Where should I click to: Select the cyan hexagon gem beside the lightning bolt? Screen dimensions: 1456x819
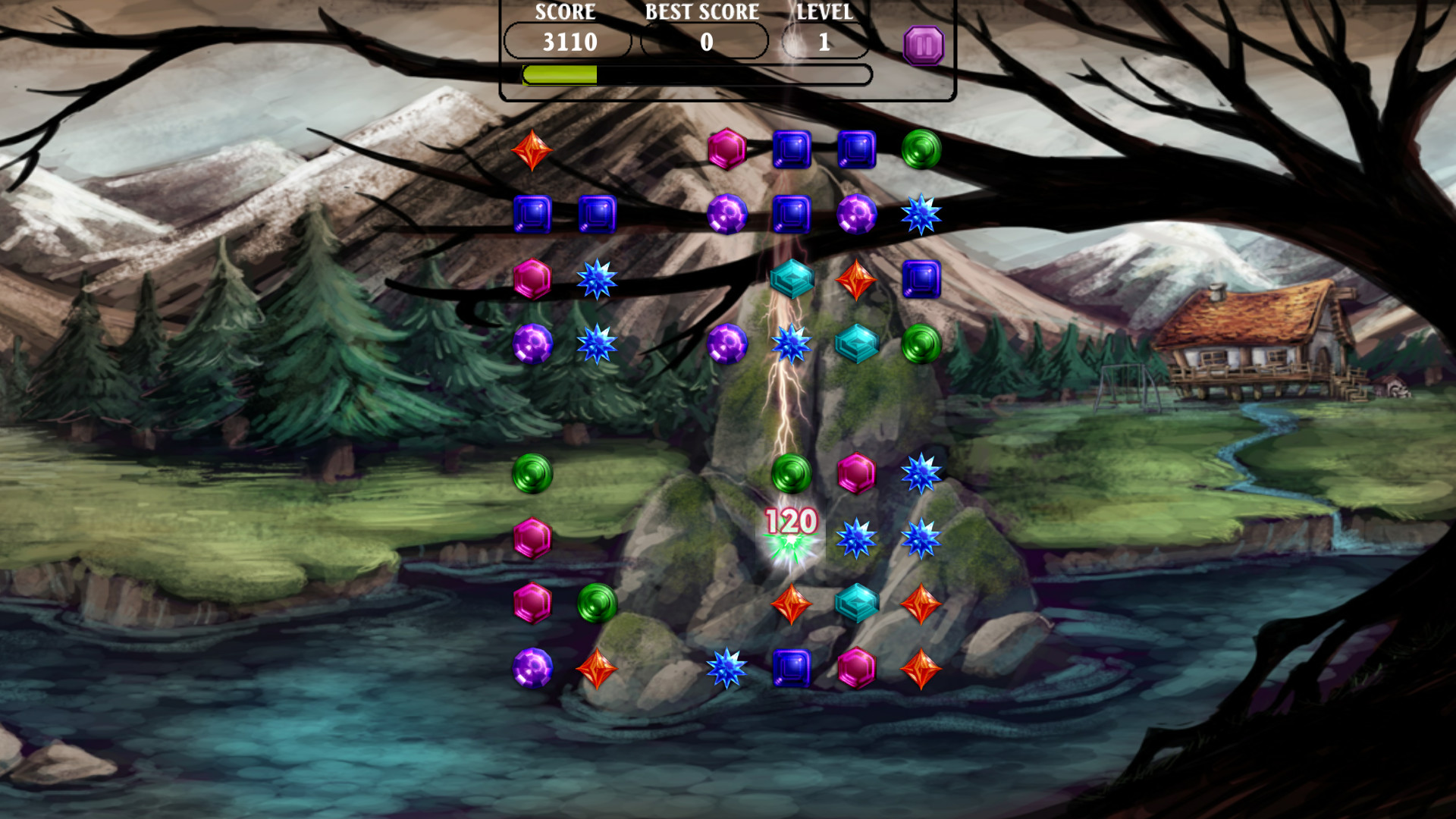click(792, 278)
